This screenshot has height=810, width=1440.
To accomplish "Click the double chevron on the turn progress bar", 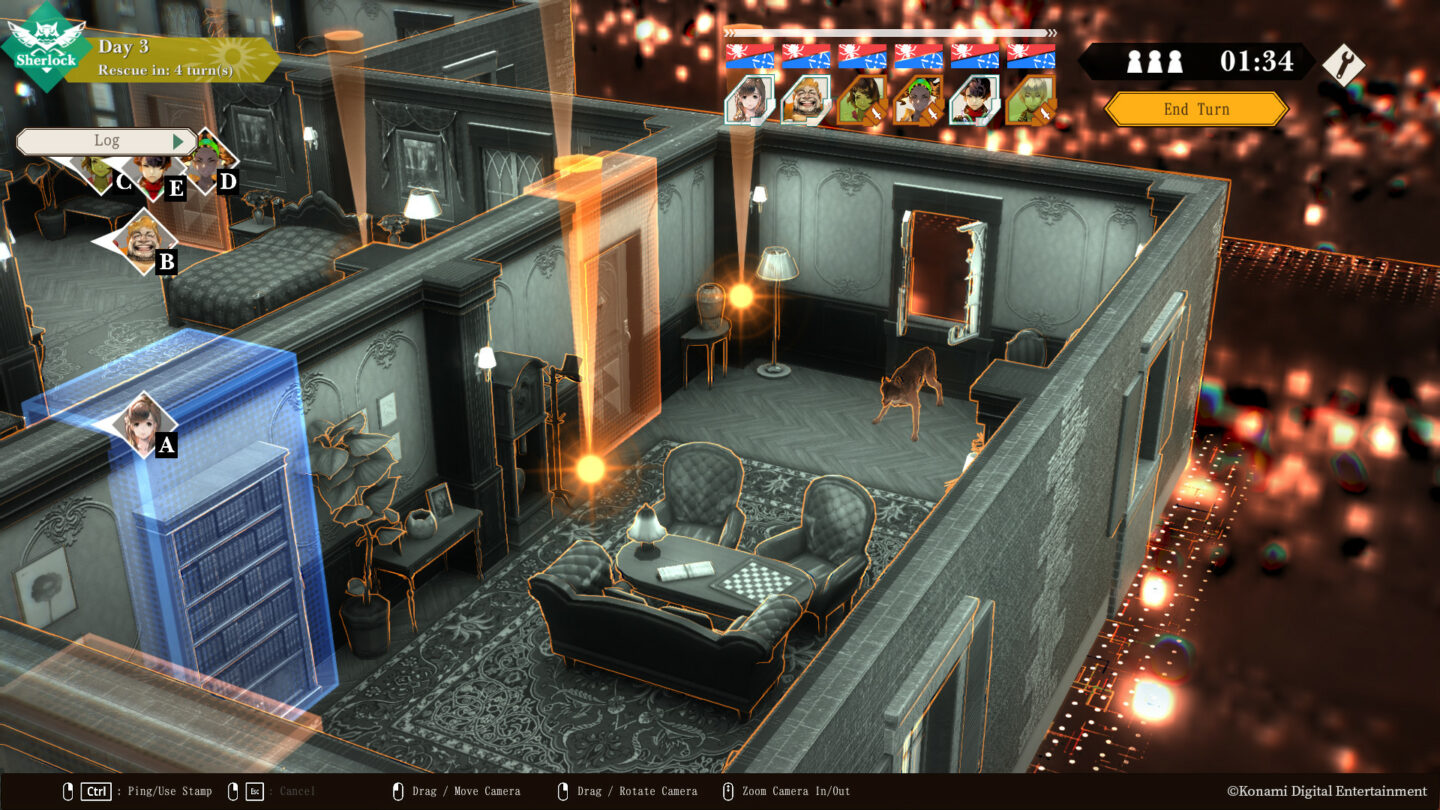I will tap(1050, 33).
